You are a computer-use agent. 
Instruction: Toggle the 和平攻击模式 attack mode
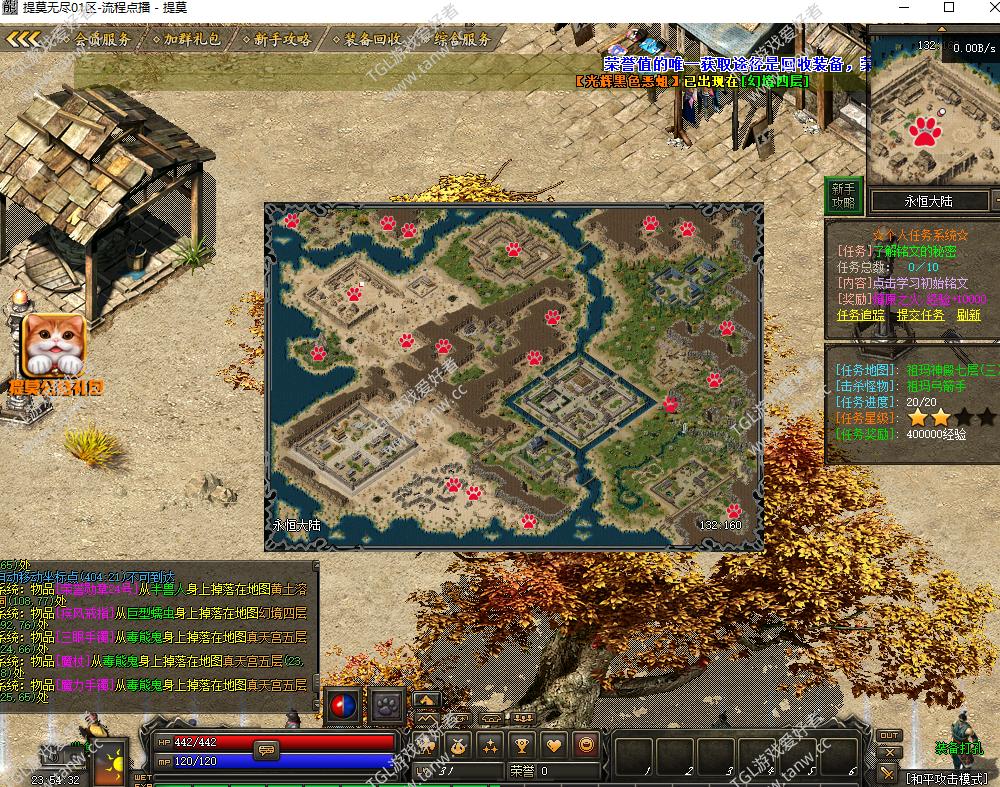pyautogui.click(x=944, y=778)
